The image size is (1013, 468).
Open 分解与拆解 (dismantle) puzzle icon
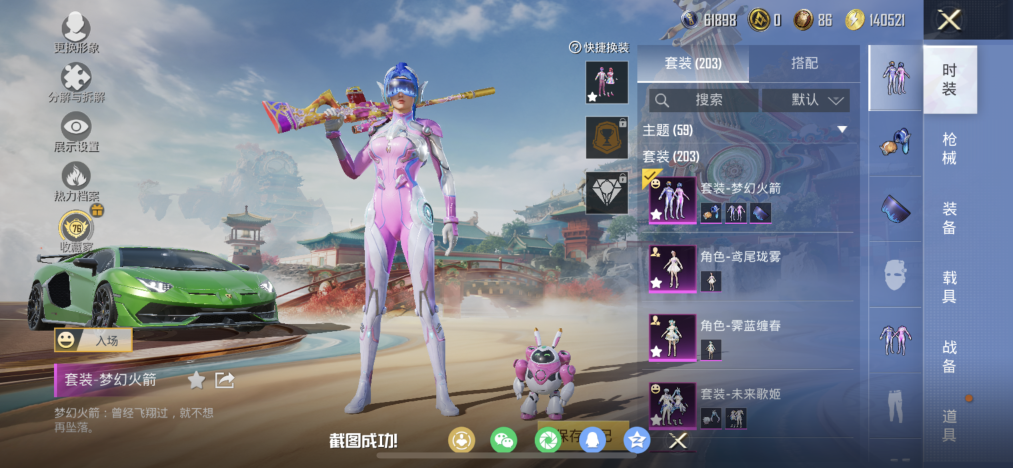76,79
